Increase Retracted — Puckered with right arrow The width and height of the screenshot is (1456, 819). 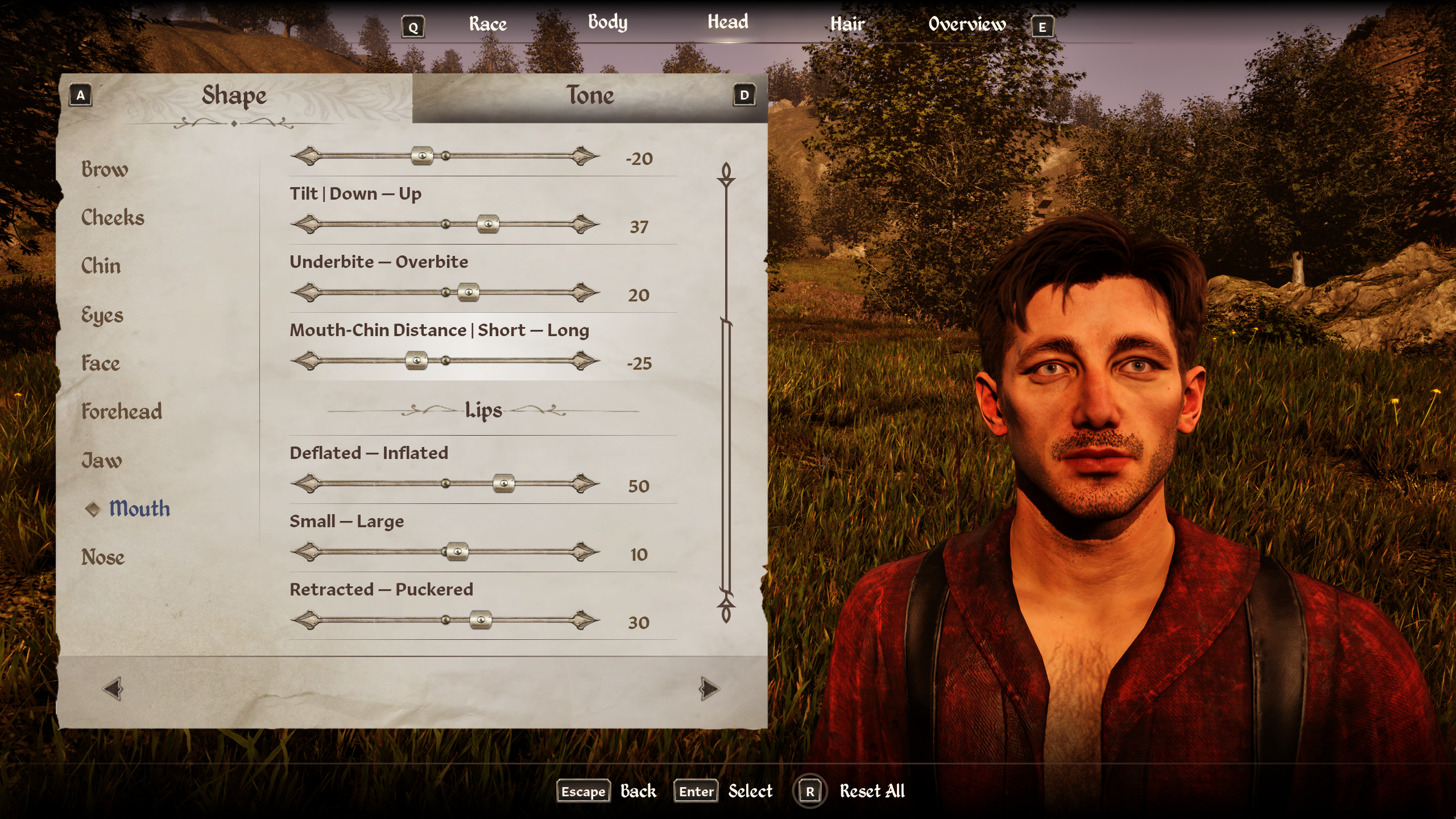pos(585,619)
